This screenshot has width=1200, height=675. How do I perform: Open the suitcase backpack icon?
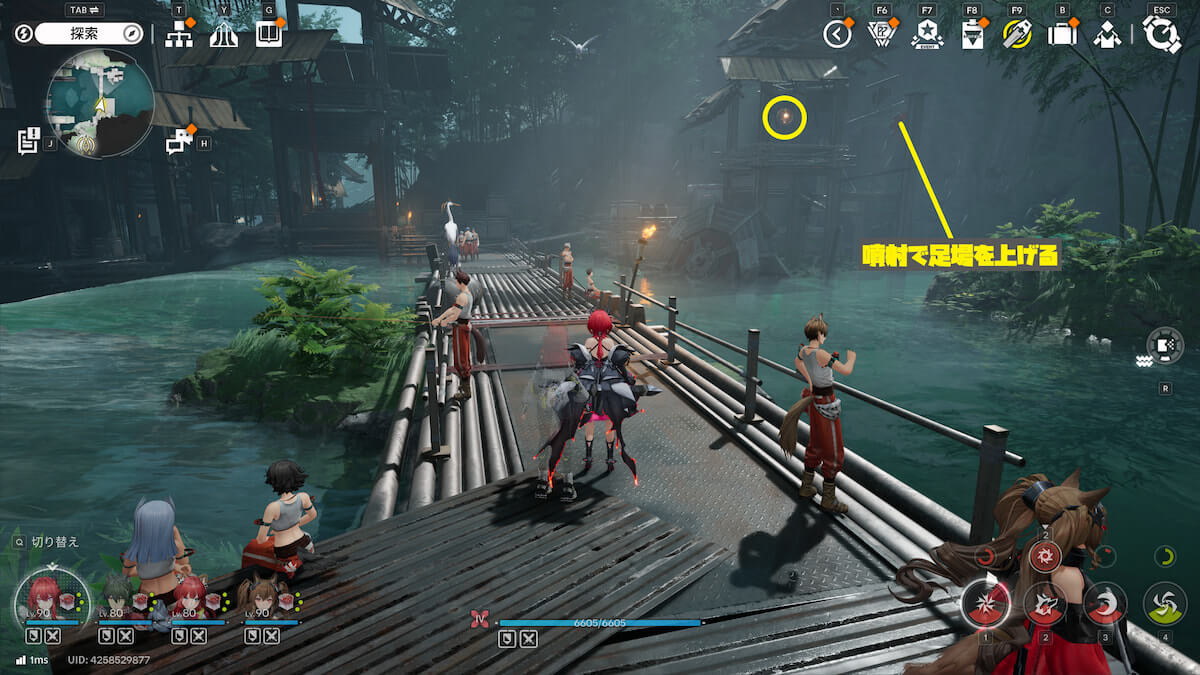(x=1062, y=35)
